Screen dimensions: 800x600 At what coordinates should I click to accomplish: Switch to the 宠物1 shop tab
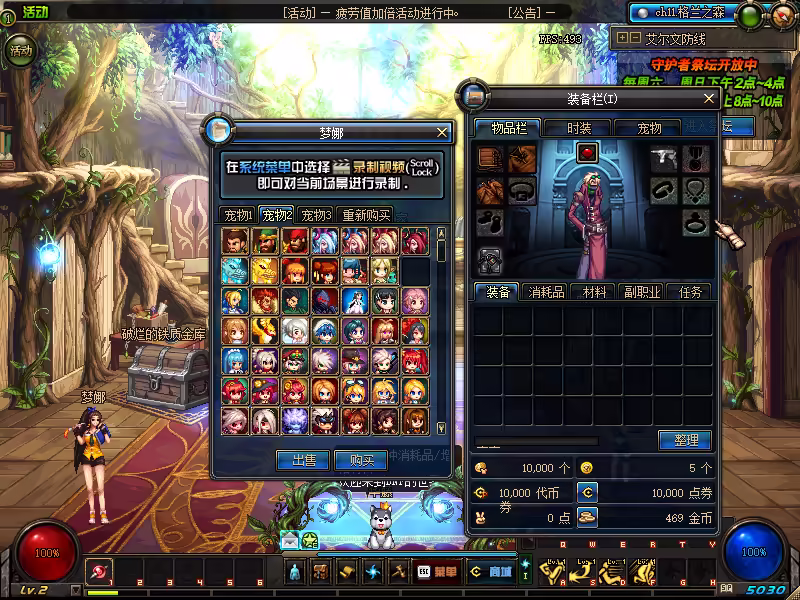point(238,215)
